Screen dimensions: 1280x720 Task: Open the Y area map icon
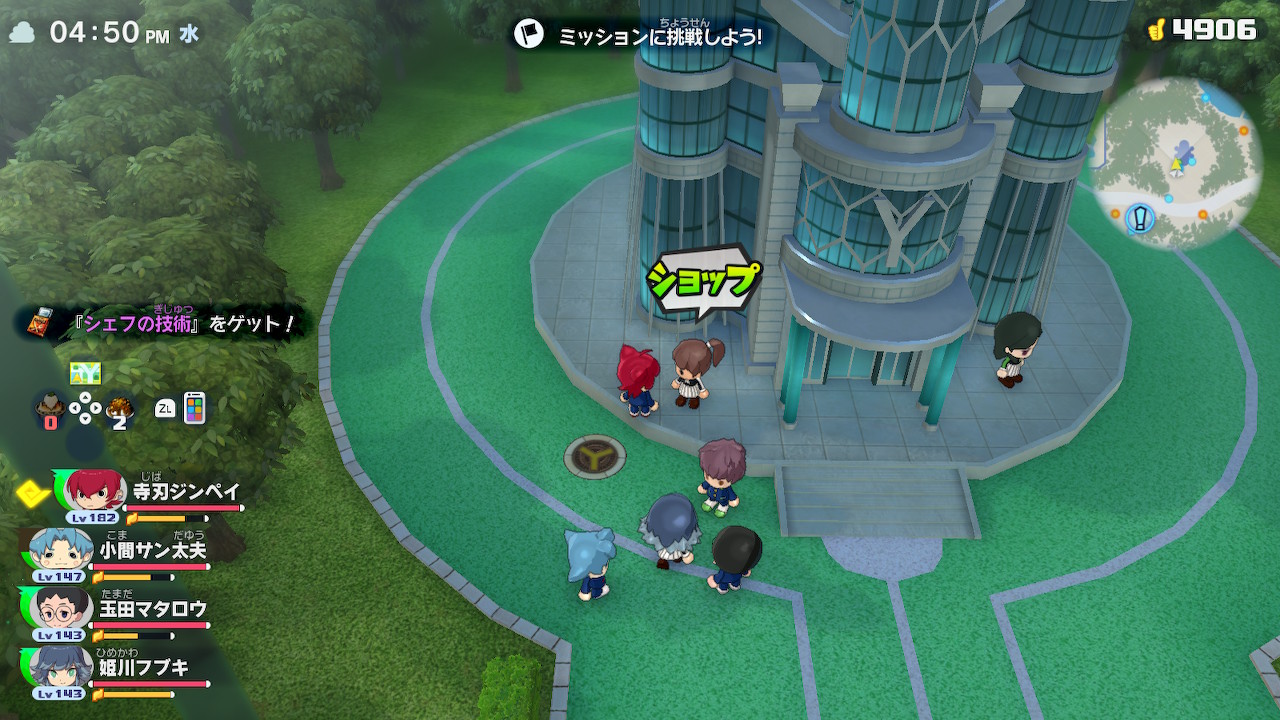85,374
